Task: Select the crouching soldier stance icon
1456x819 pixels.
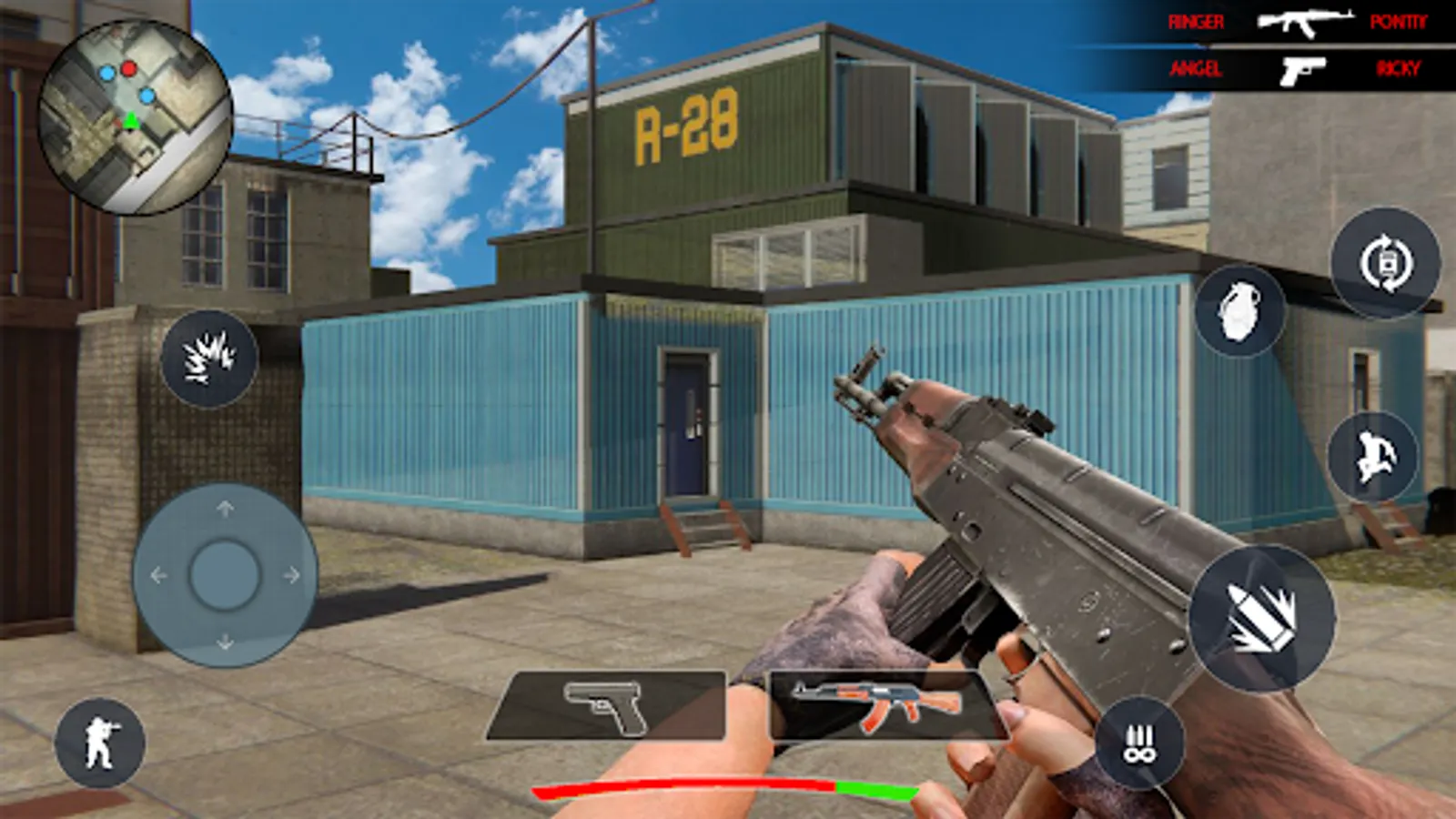Action: [102, 737]
